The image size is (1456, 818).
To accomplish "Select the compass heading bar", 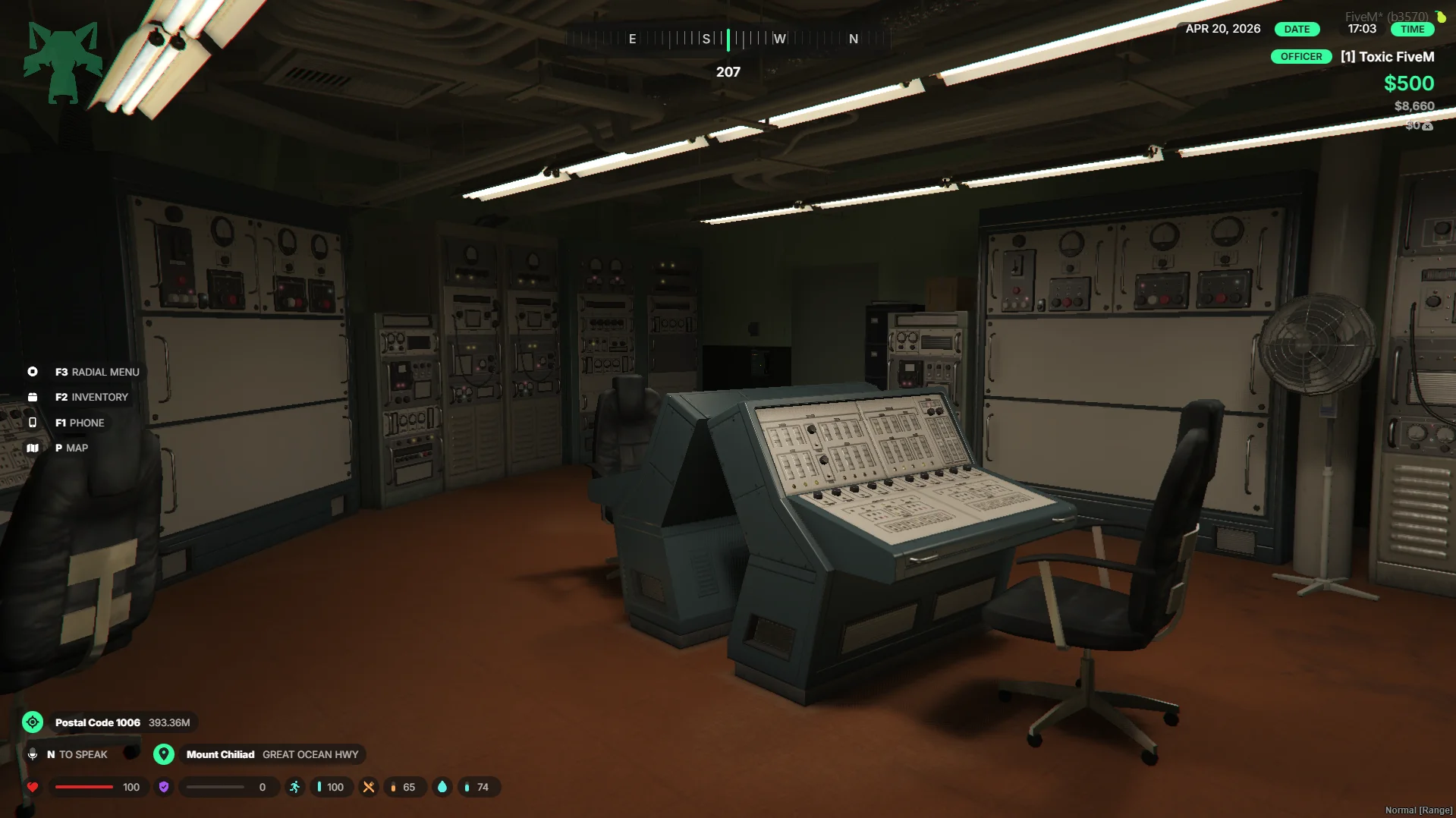I will (x=728, y=39).
